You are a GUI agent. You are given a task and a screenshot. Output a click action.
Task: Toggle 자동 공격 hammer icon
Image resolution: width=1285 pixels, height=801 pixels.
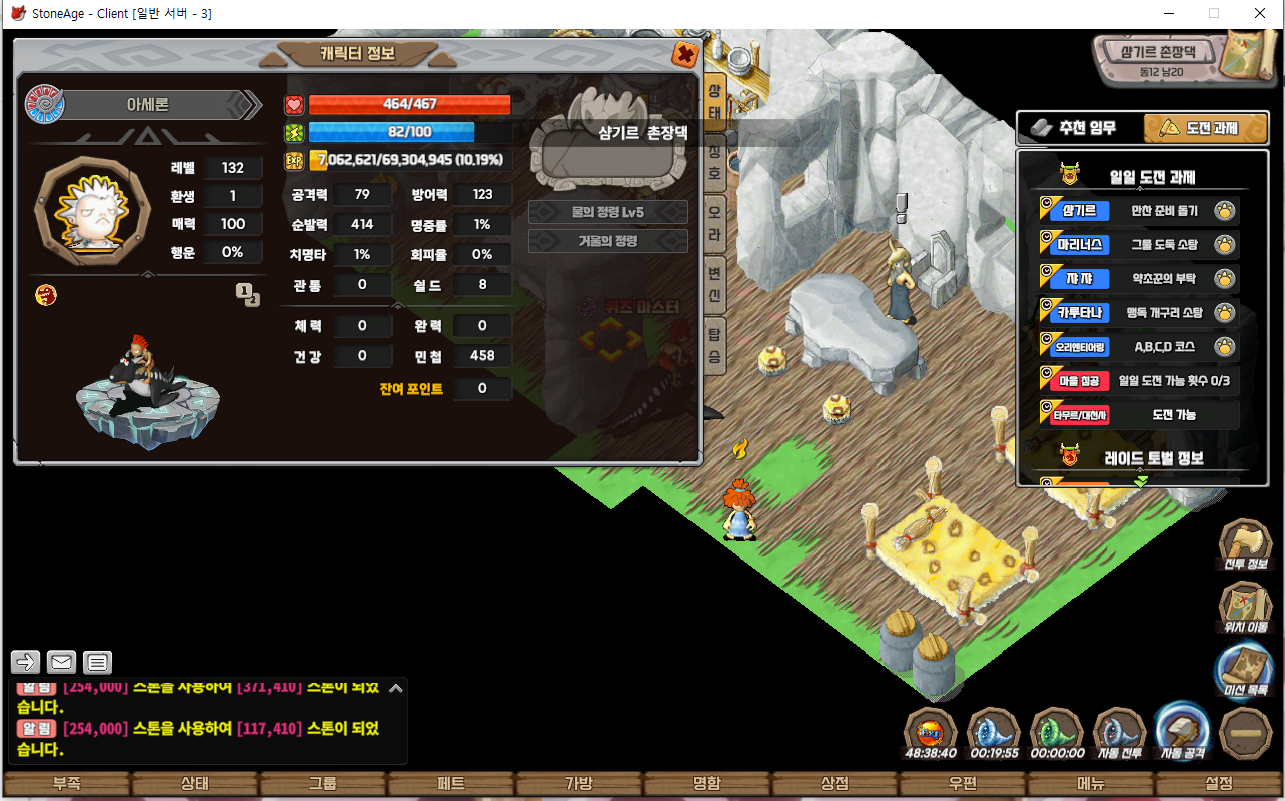click(x=1182, y=729)
